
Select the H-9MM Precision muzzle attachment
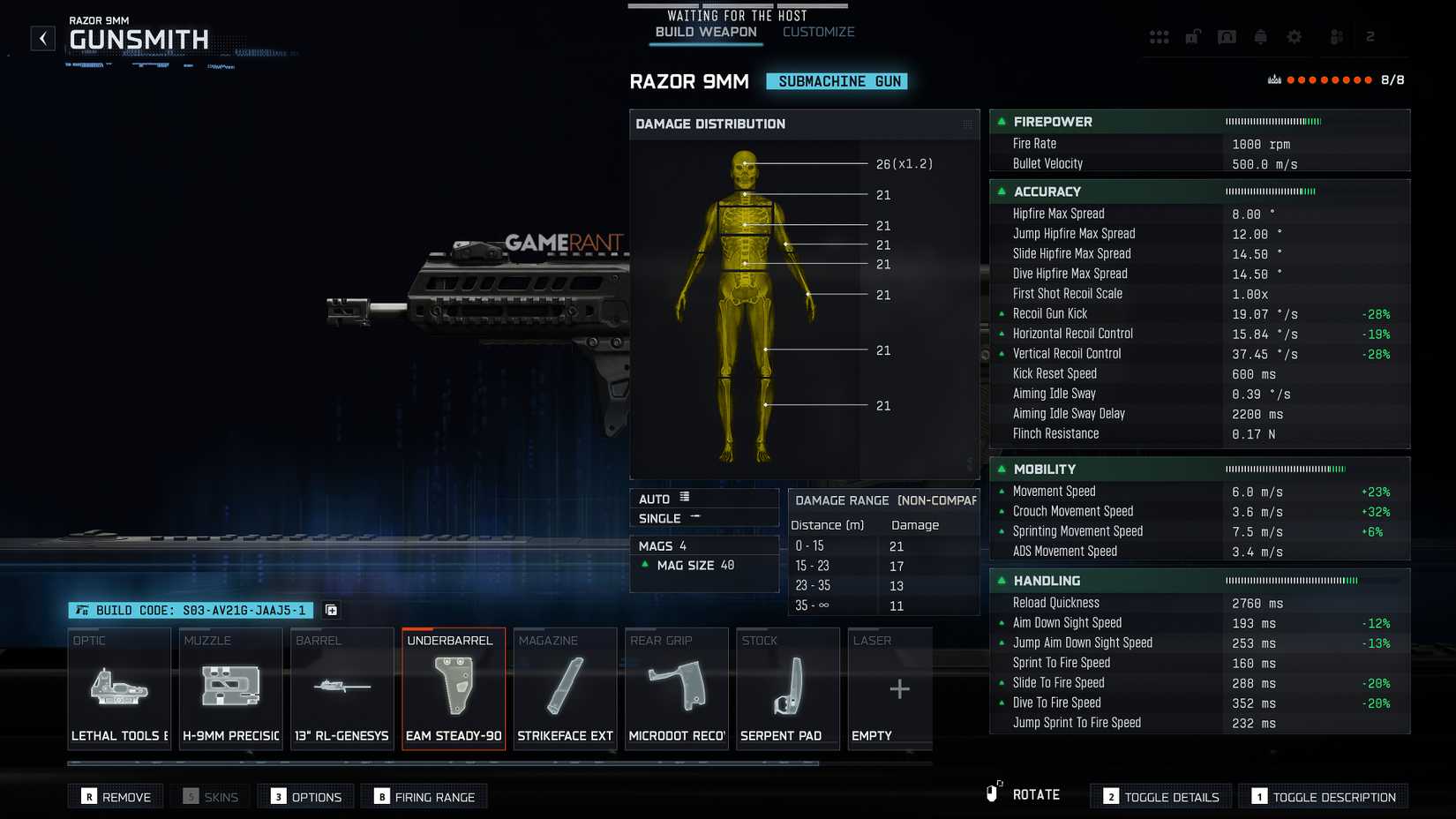click(230, 688)
